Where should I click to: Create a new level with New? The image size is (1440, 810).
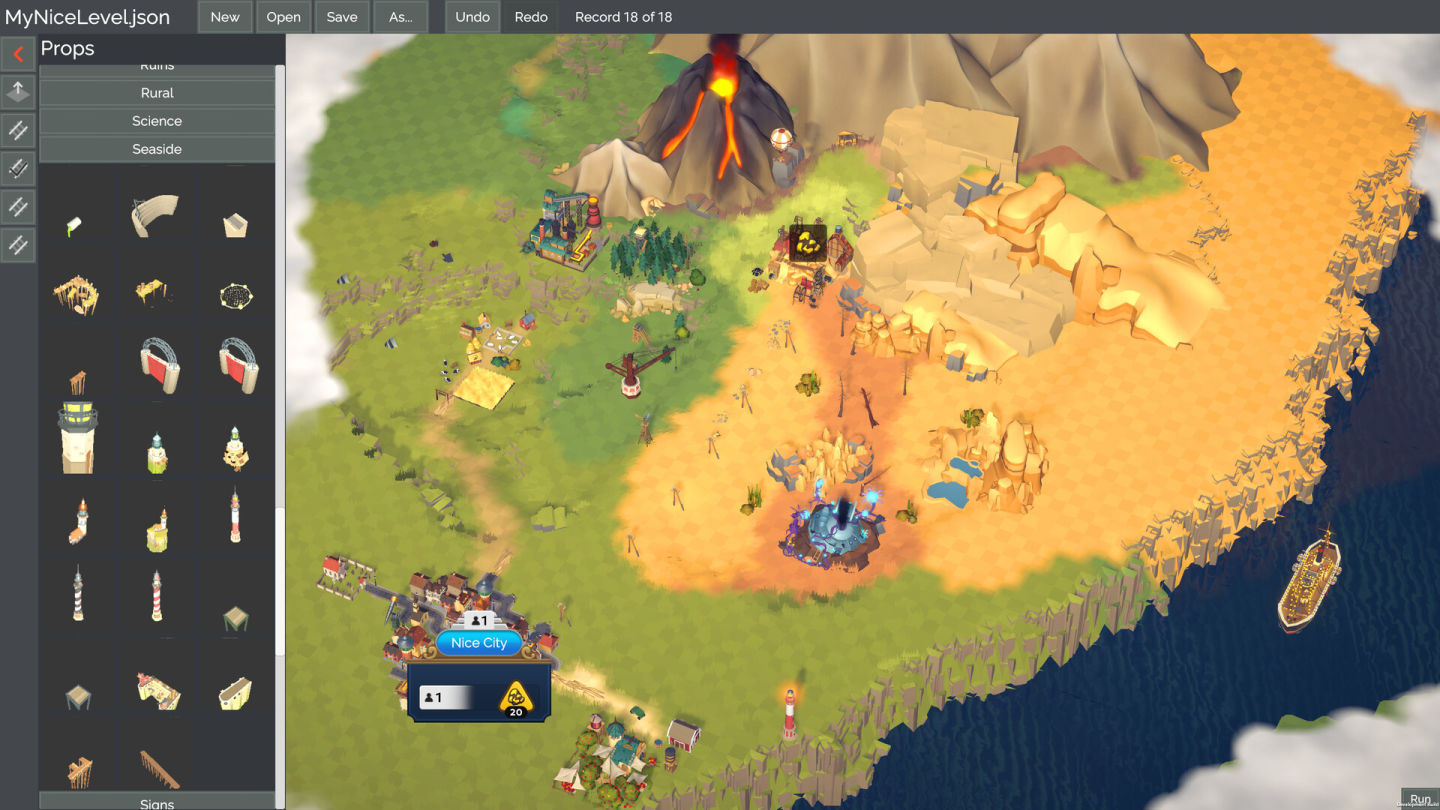point(225,17)
